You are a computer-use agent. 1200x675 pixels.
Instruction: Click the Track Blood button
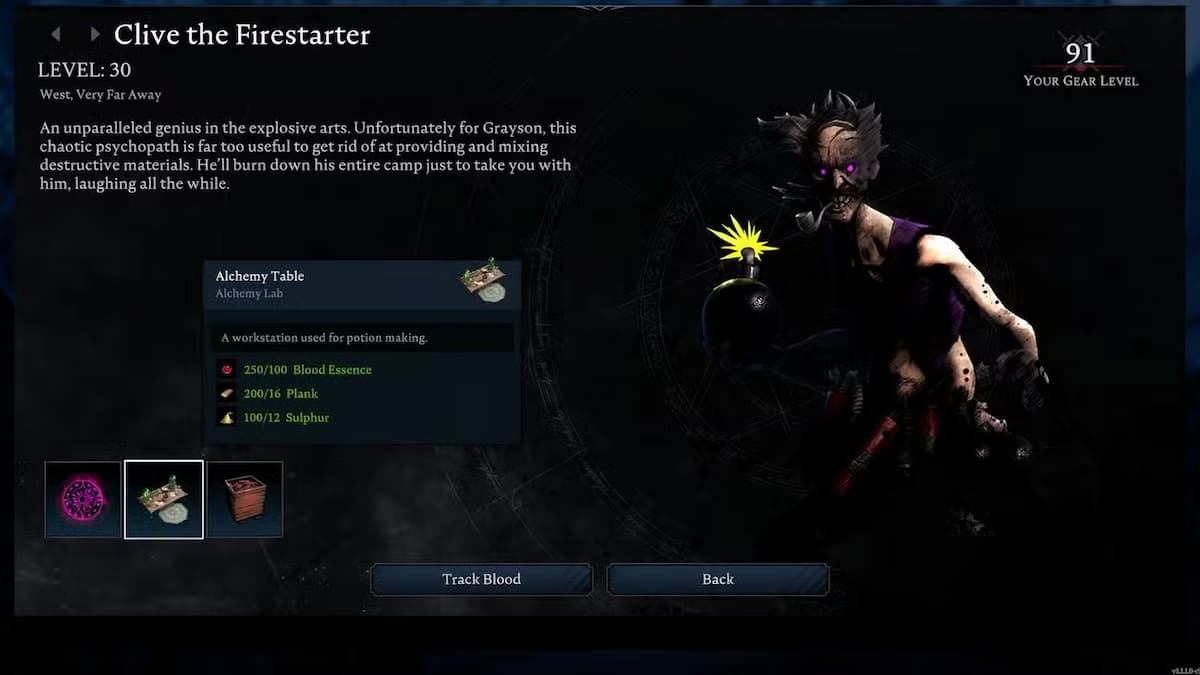coord(481,579)
